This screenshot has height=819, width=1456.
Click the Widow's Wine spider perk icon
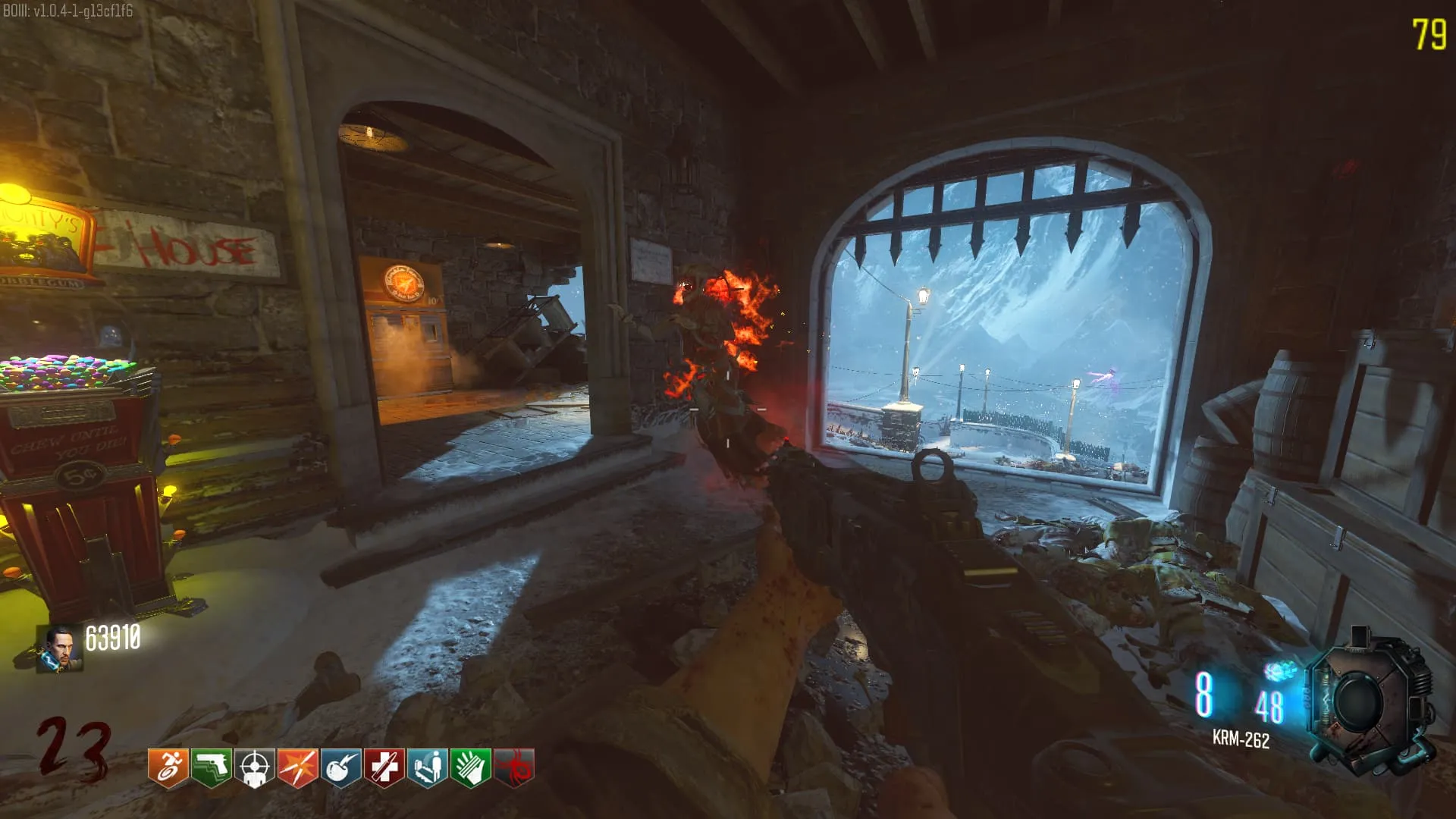(x=513, y=769)
